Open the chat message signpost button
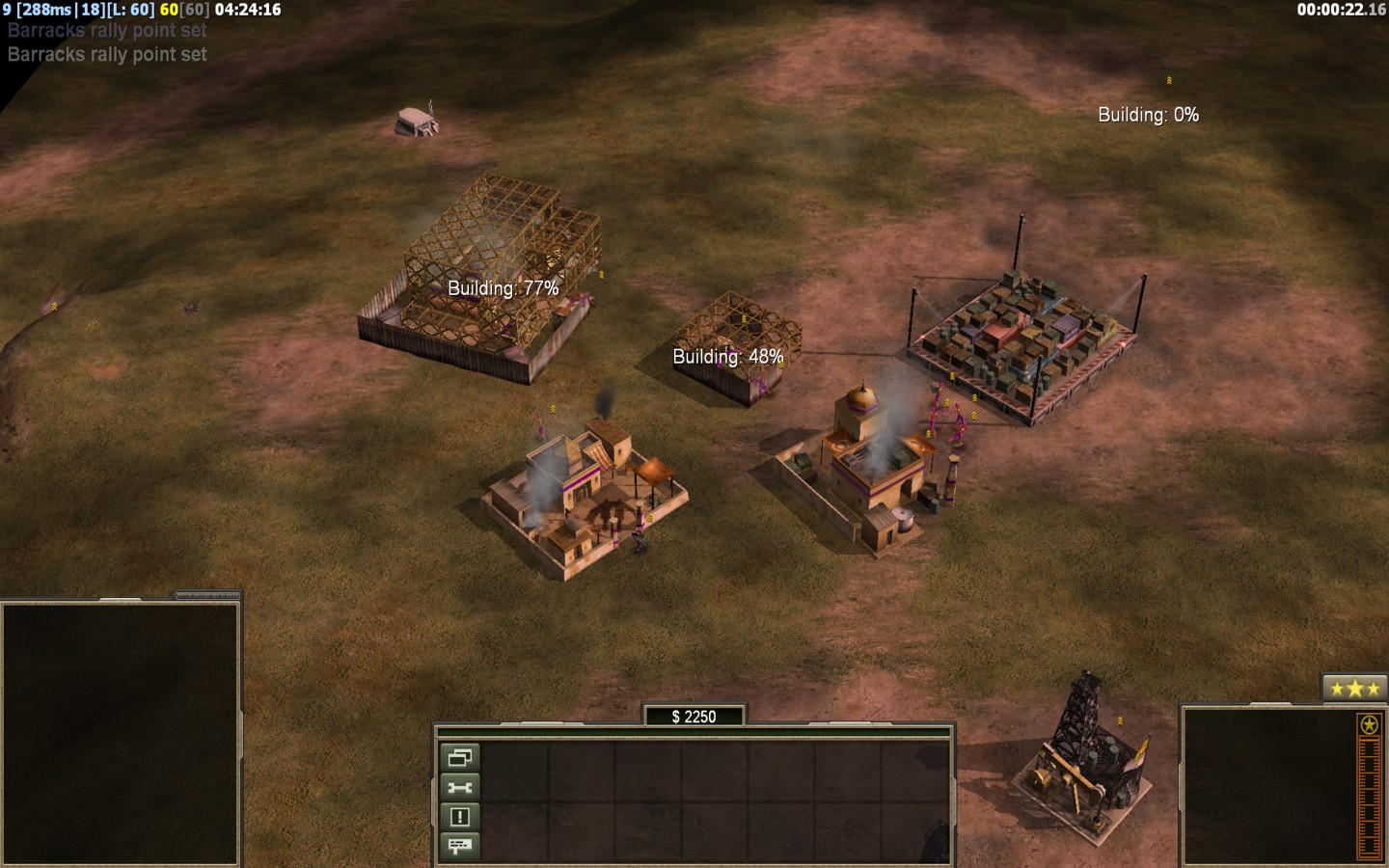 point(459,846)
